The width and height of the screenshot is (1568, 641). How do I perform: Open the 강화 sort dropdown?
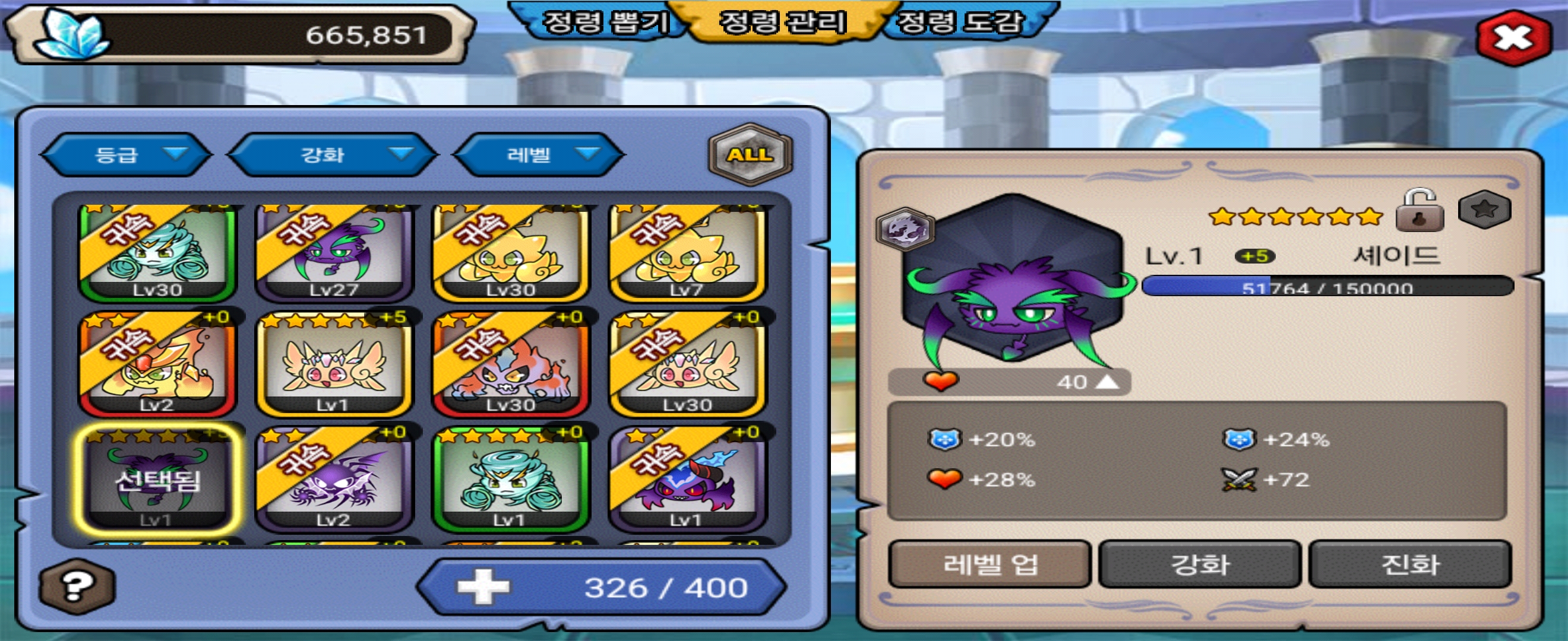tap(333, 154)
